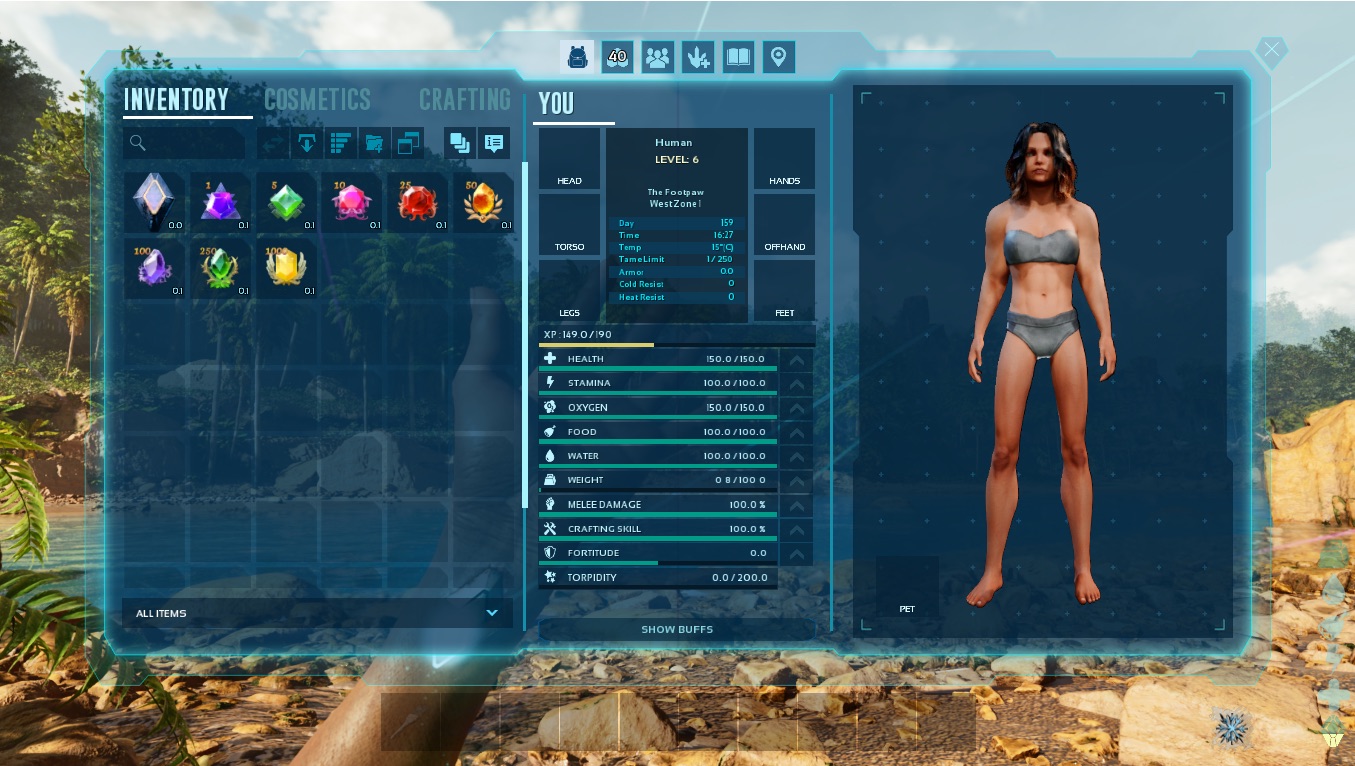Select the purple triangle gem marked 1

219,202
